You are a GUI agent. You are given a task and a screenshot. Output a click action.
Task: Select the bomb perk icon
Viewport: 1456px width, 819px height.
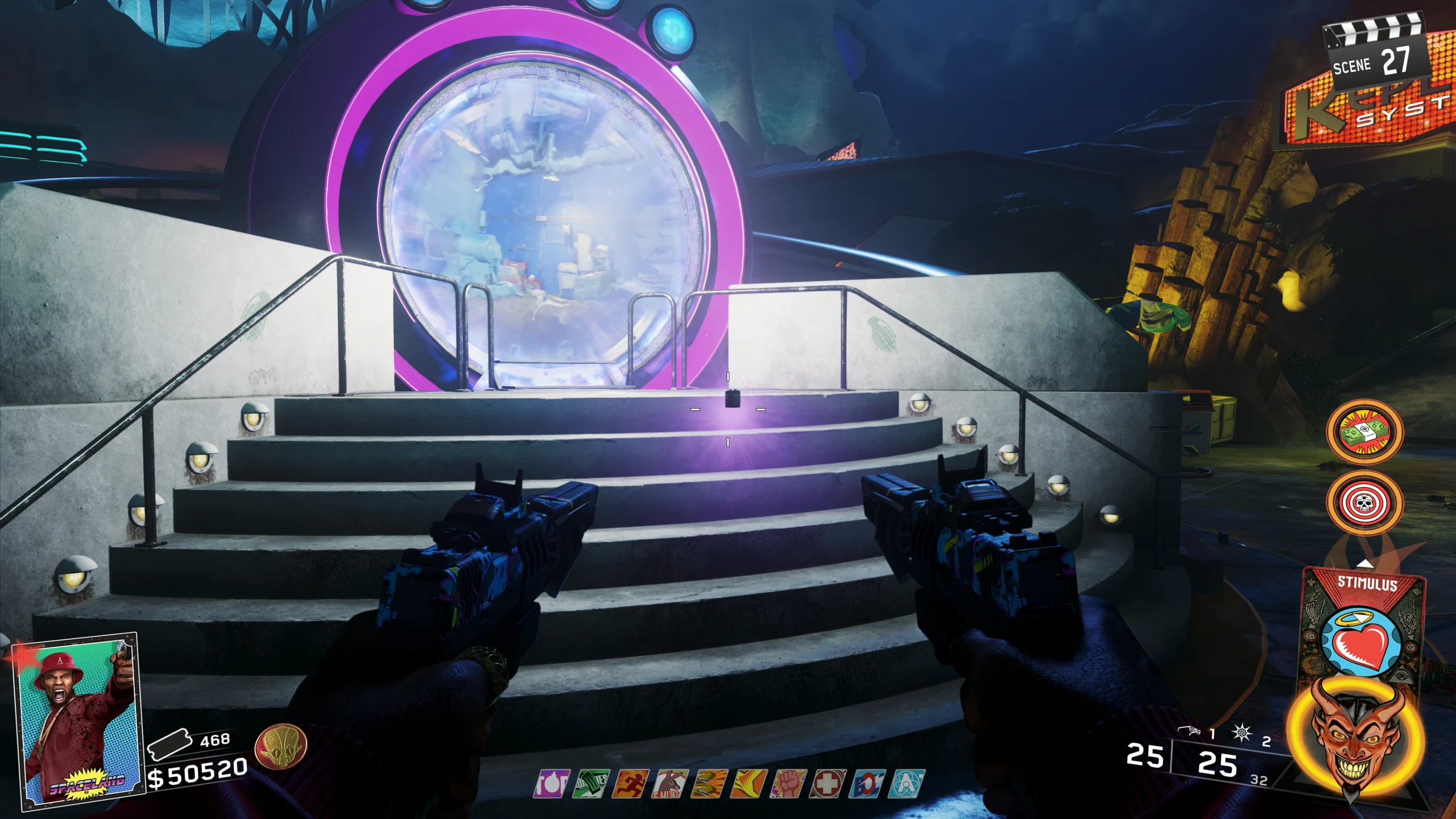coord(551,784)
